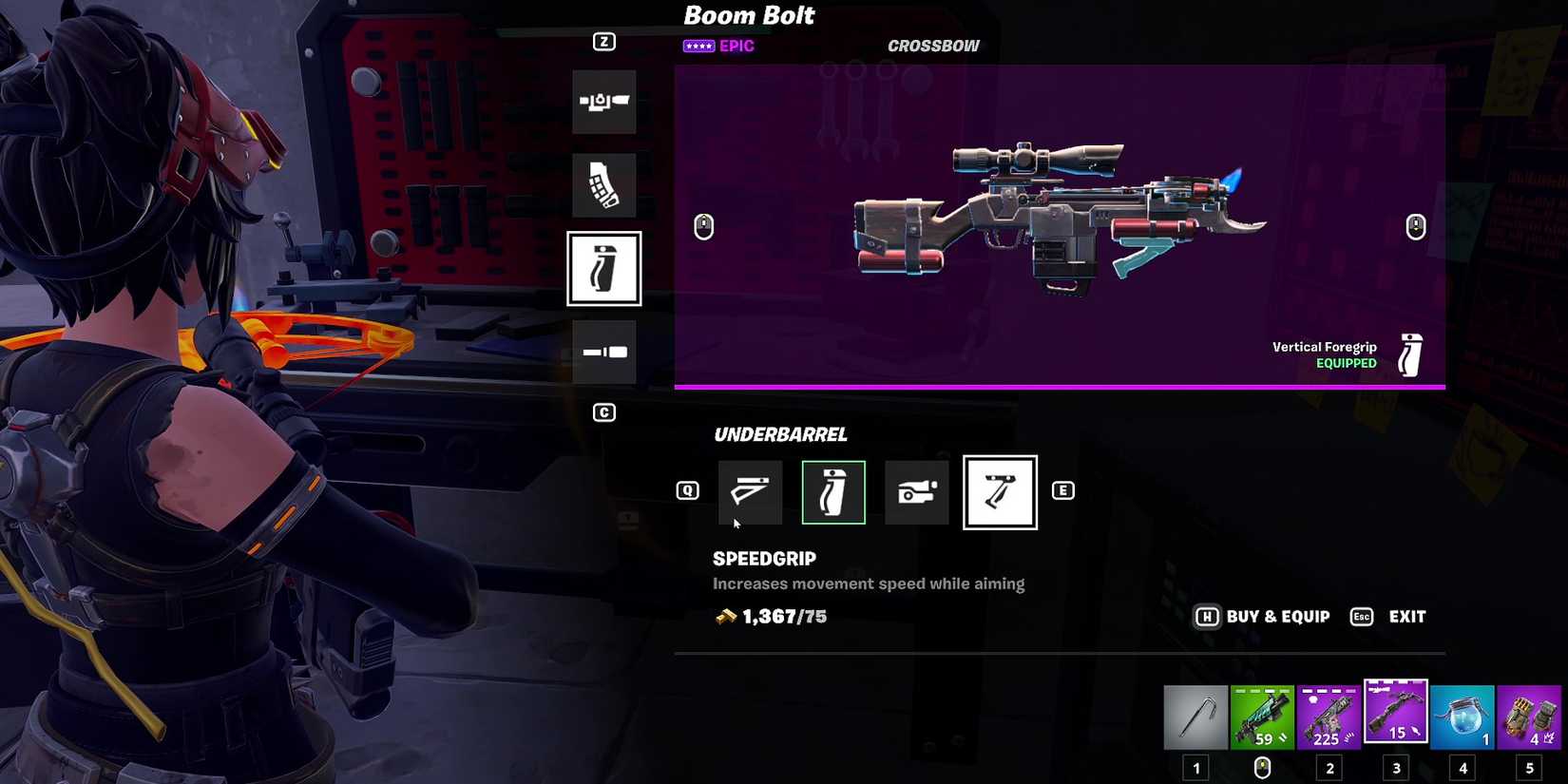Screen dimensions: 1568x784
Task: Select the equipped Vertical Foregrip option
Action: tap(833, 492)
